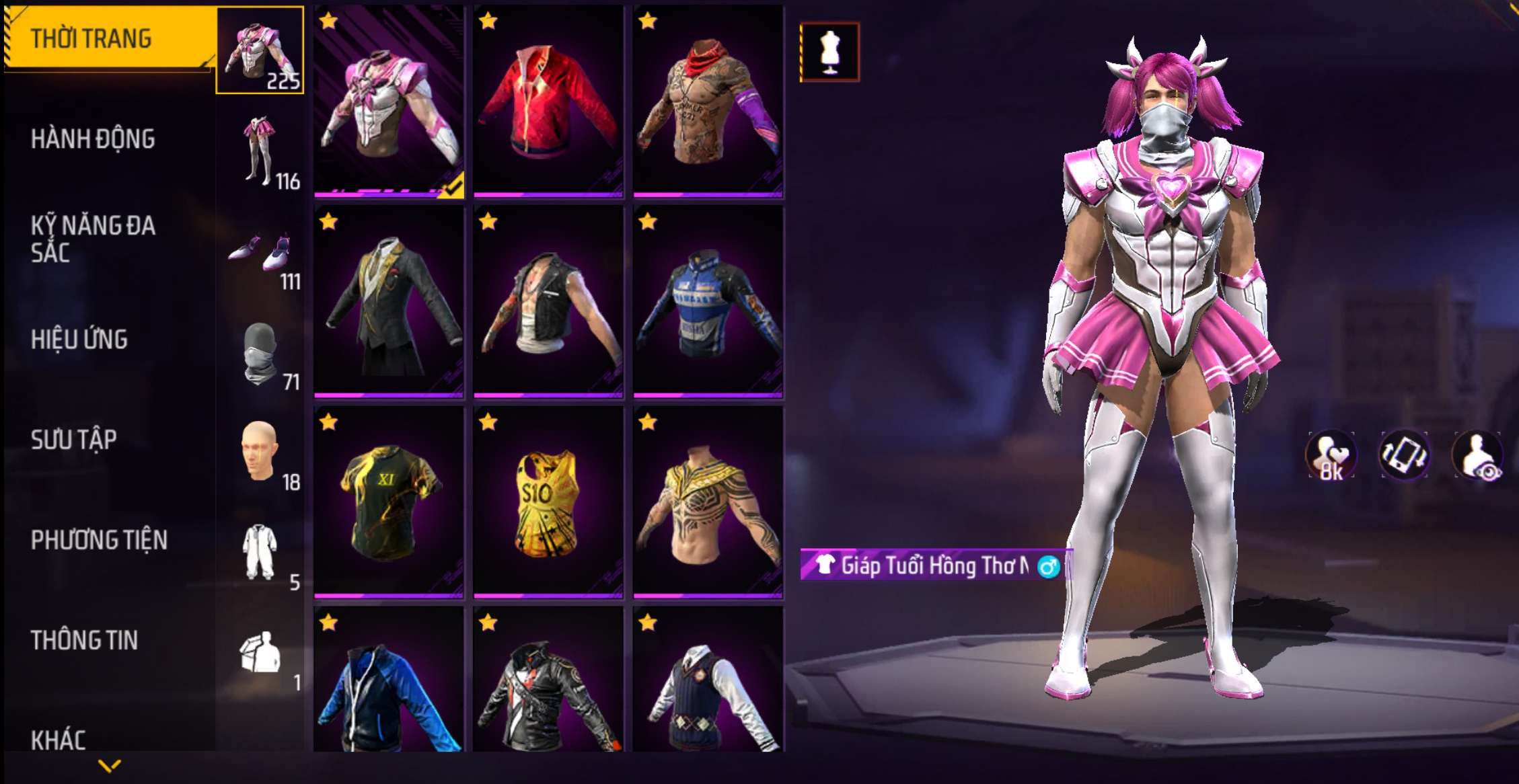Select the yellow S10 tank top
The image size is (1519, 784).
click(548, 502)
